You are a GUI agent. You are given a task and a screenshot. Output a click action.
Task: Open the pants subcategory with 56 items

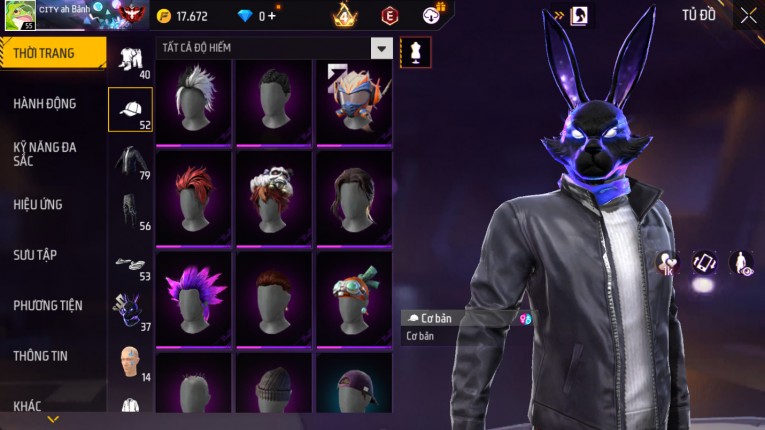(130, 210)
